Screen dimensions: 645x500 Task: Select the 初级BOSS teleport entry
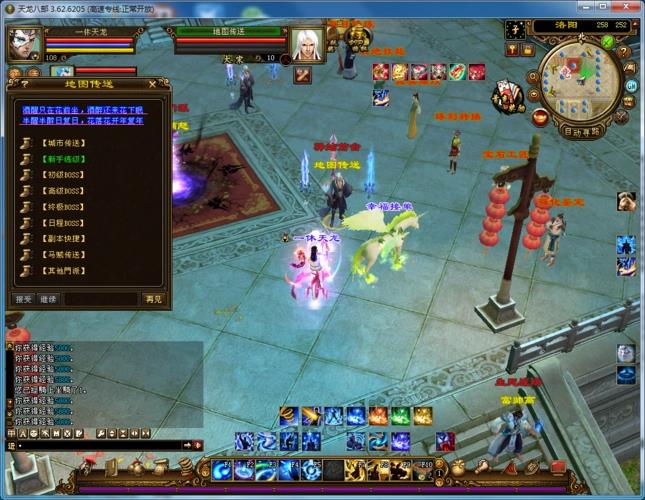[x=60, y=173]
